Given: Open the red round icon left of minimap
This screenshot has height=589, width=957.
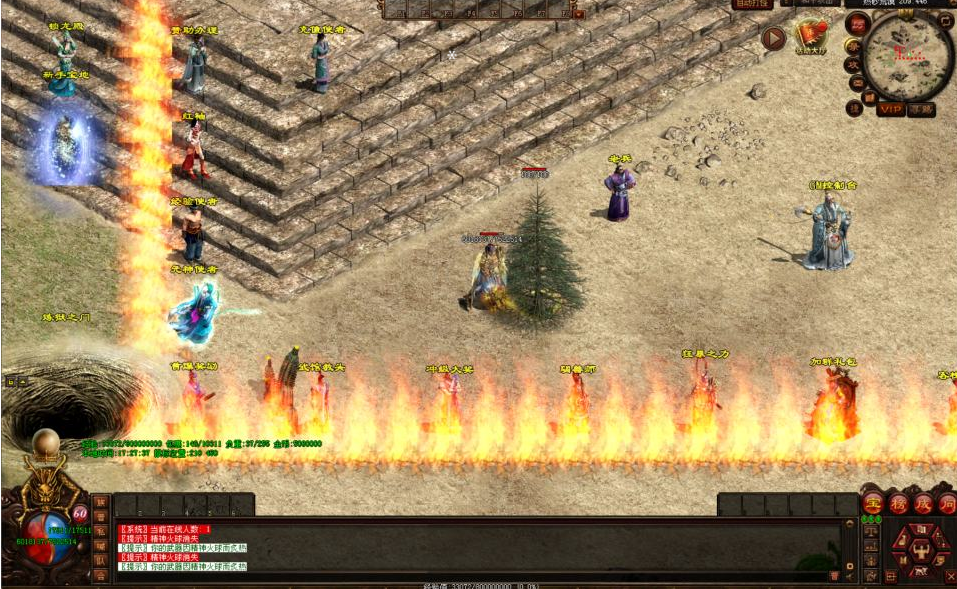Looking at the screenshot, I should pyautogui.click(x=856, y=23).
